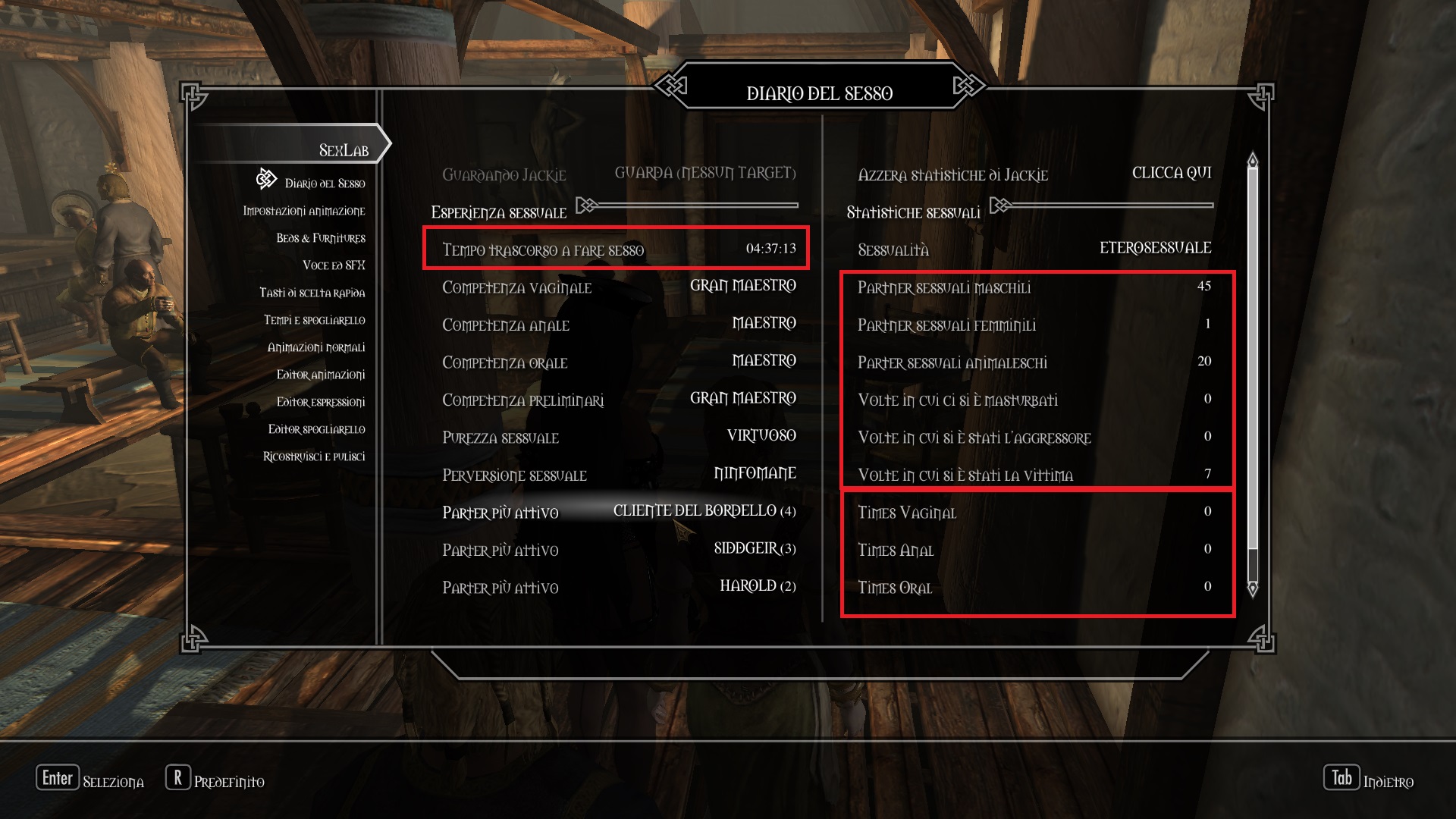The width and height of the screenshot is (1456, 819).
Task: Click CLICCA QUI to reset Jackie's statistics
Action: tap(1172, 173)
